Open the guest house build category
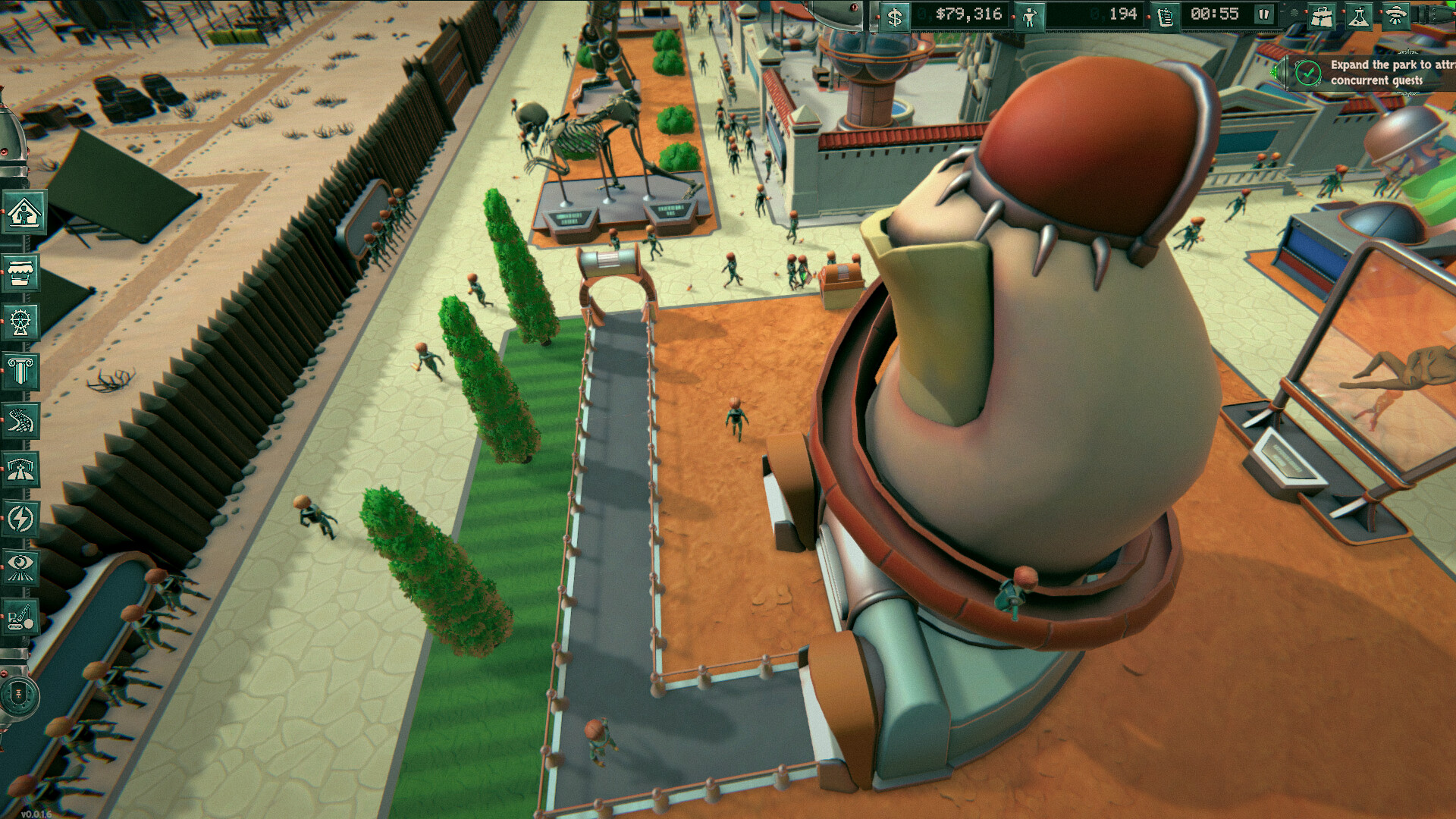The height and width of the screenshot is (819, 1456). point(23,213)
